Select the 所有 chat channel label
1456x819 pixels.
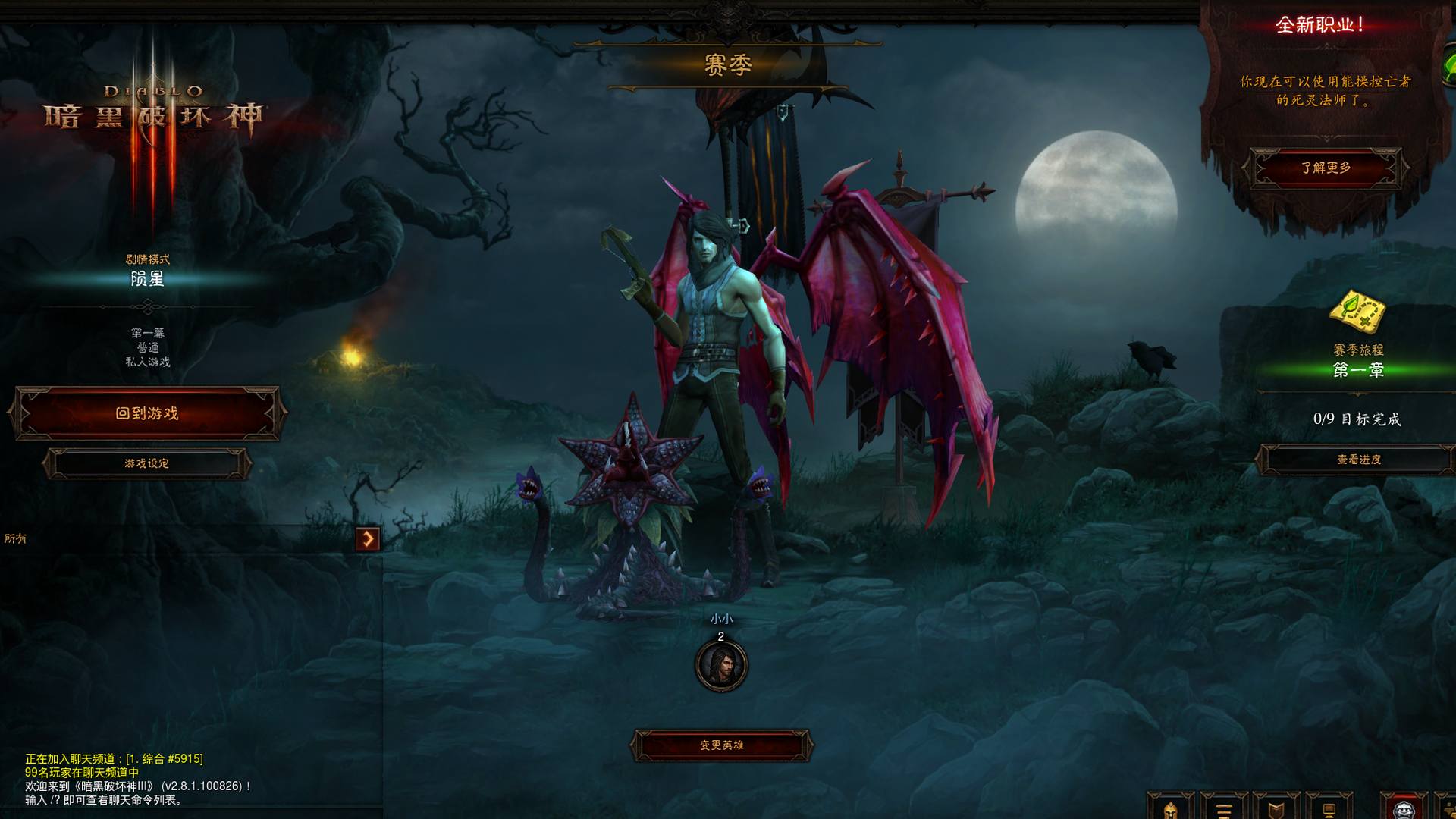coord(15,538)
